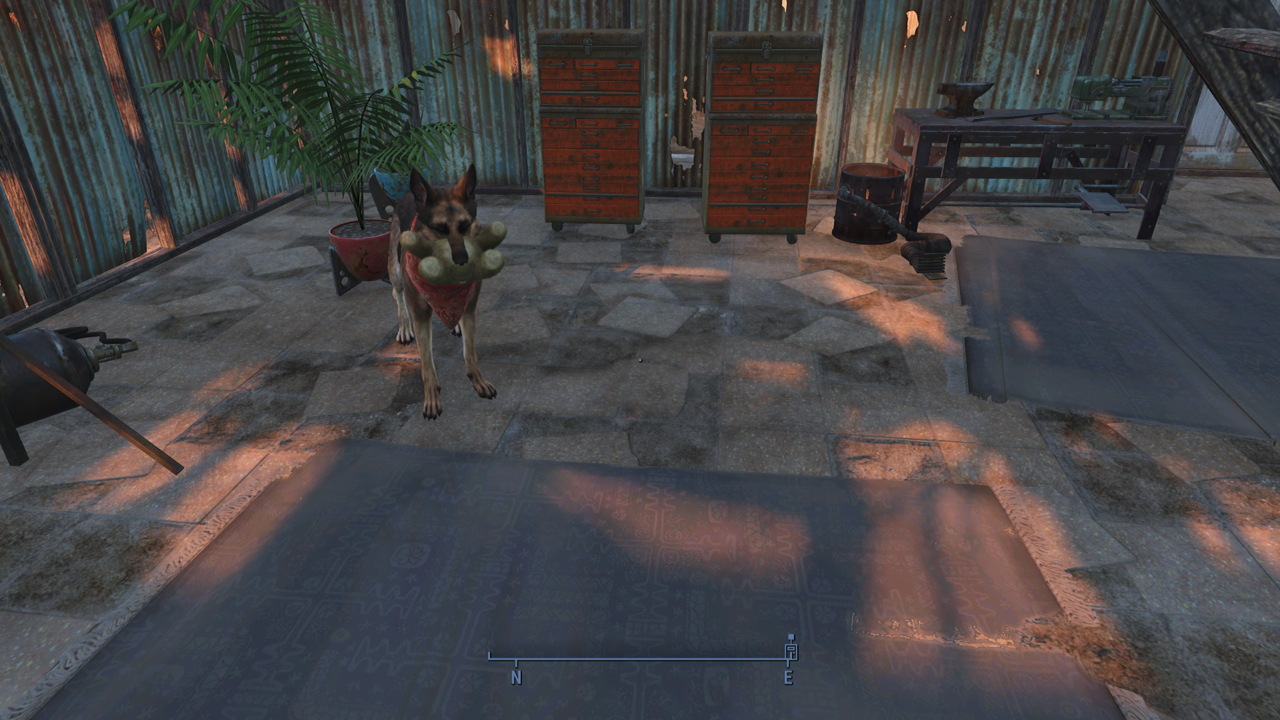1280x720 pixels.
Task: Select the compass bar at the bottom
Action: coord(640,659)
